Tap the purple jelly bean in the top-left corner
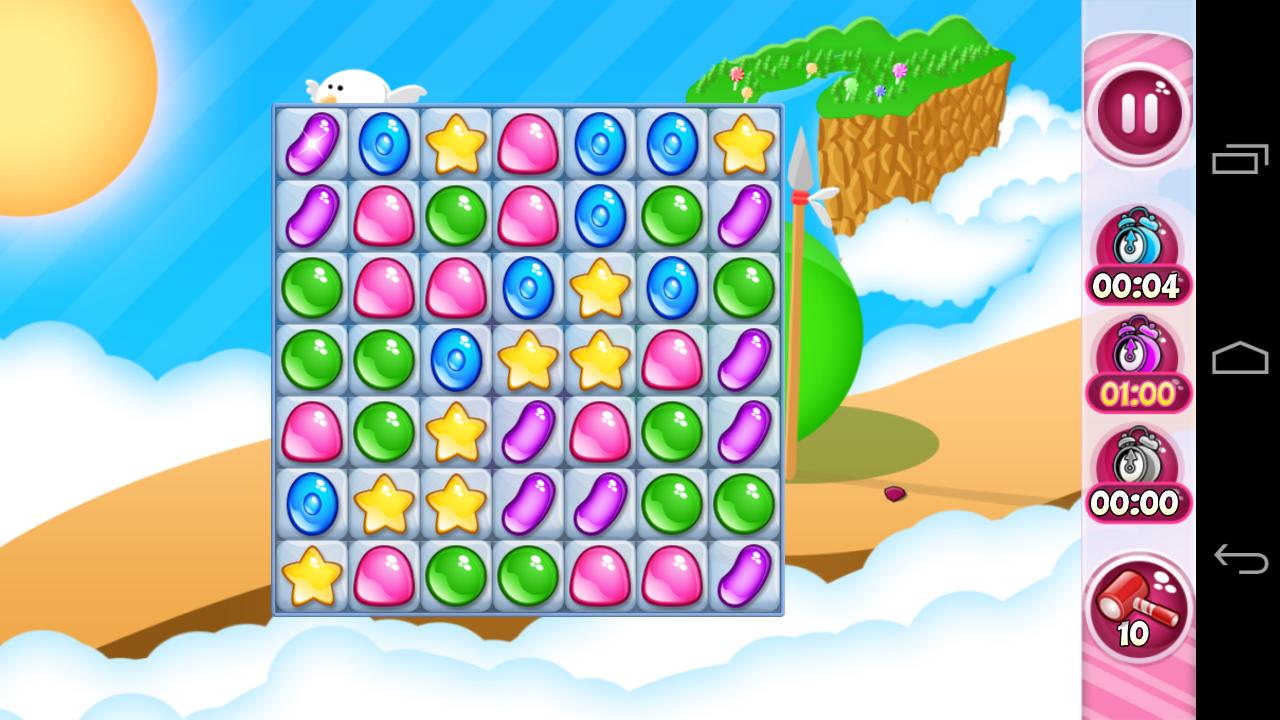Viewport: 1280px width, 720px height. point(311,143)
